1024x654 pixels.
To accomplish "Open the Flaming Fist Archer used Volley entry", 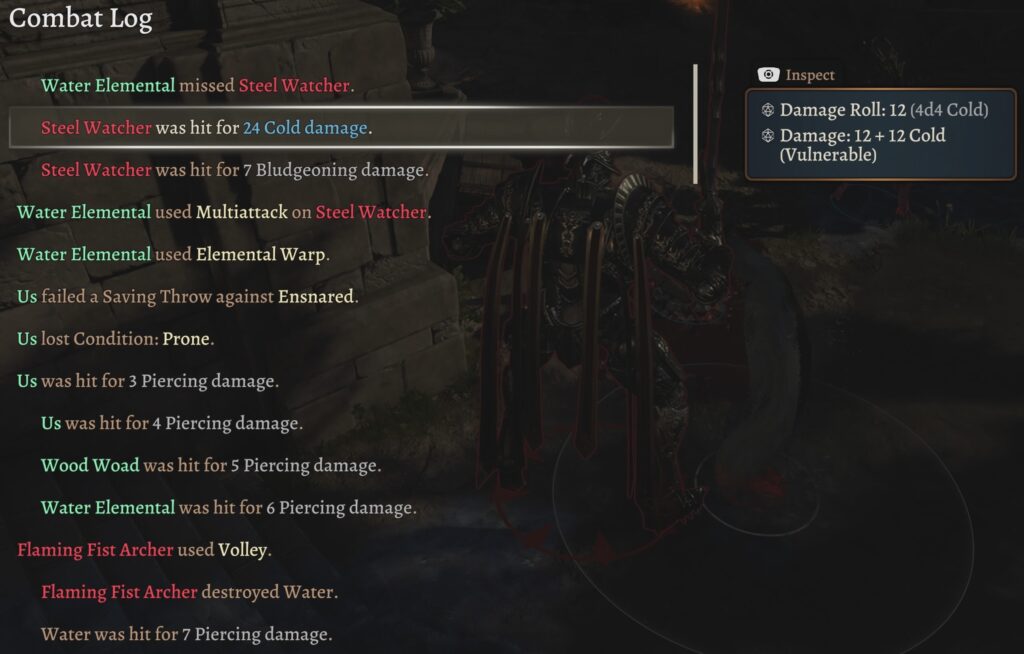I will click(145, 550).
